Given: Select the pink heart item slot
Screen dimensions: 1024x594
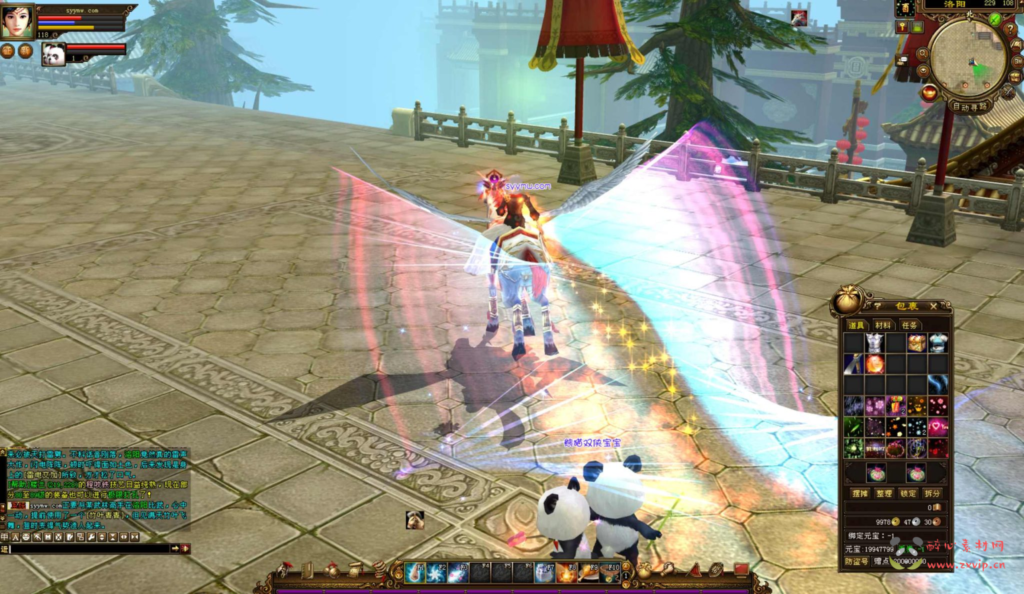Looking at the screenshot, I should tap(938, 427).
